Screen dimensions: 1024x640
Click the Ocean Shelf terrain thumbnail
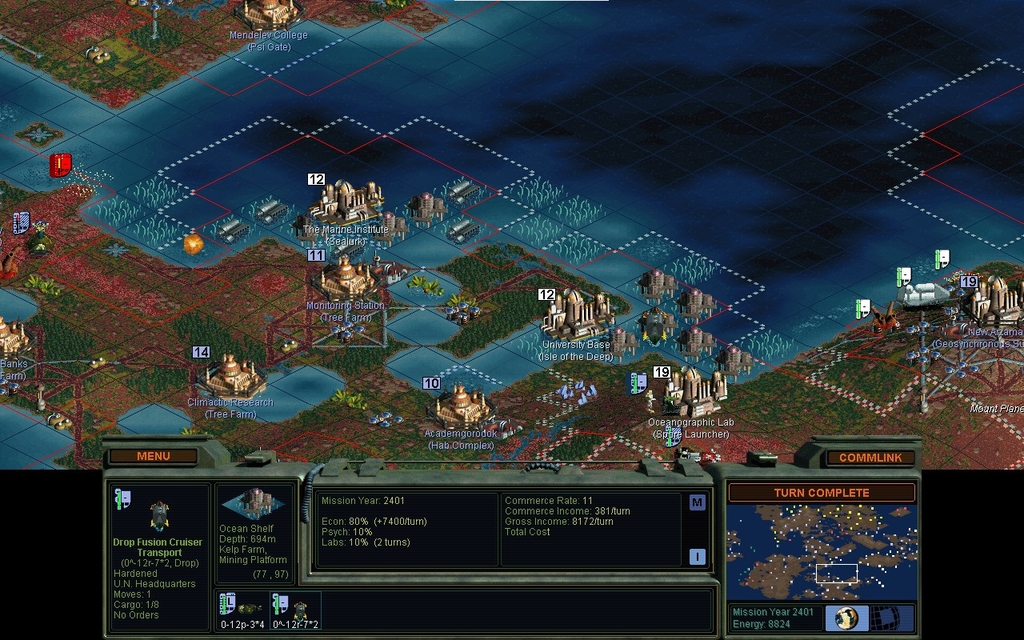(x=252, y=504)
